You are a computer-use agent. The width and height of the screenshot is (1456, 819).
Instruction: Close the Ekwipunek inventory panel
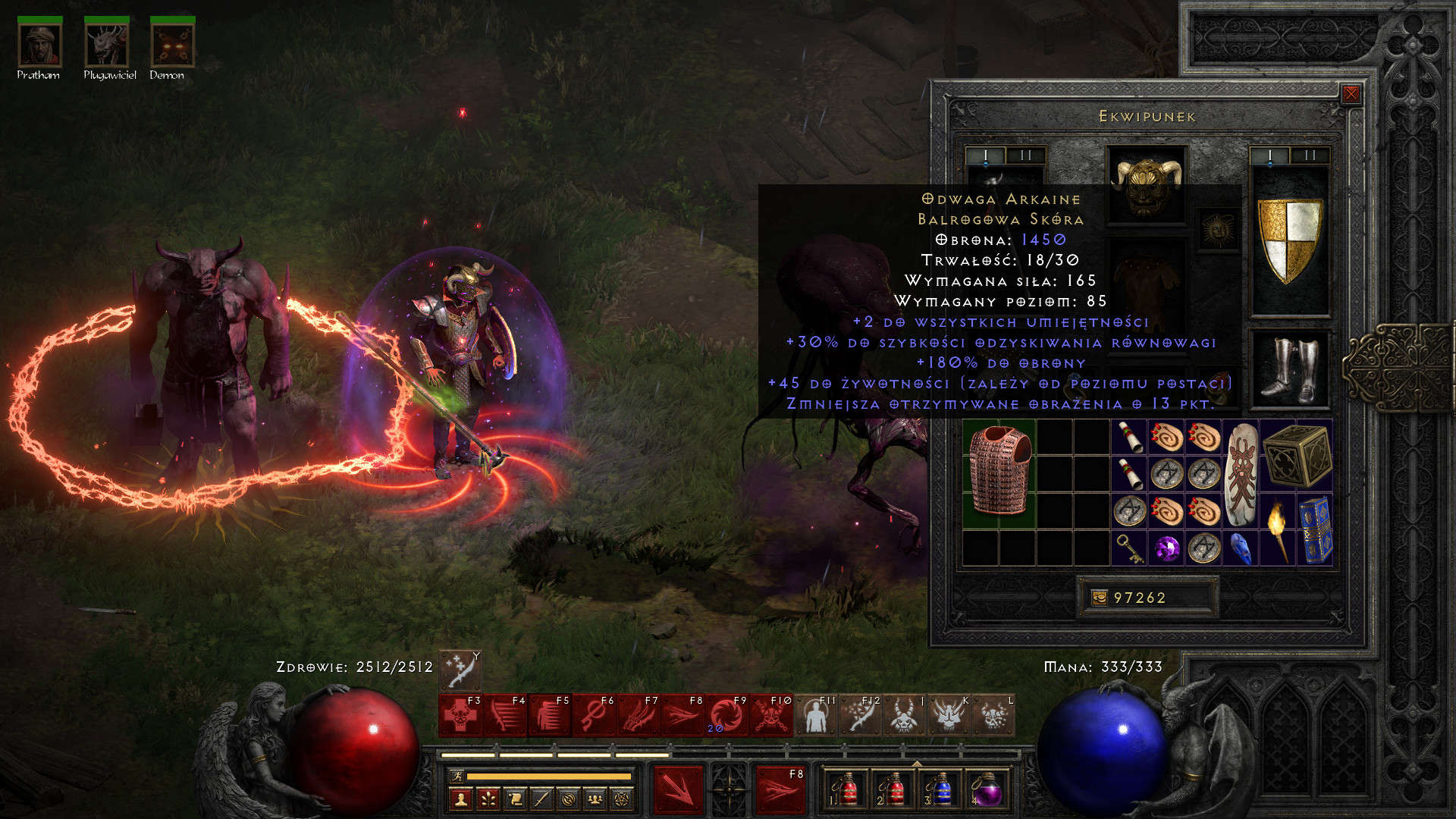[1351, 94]
